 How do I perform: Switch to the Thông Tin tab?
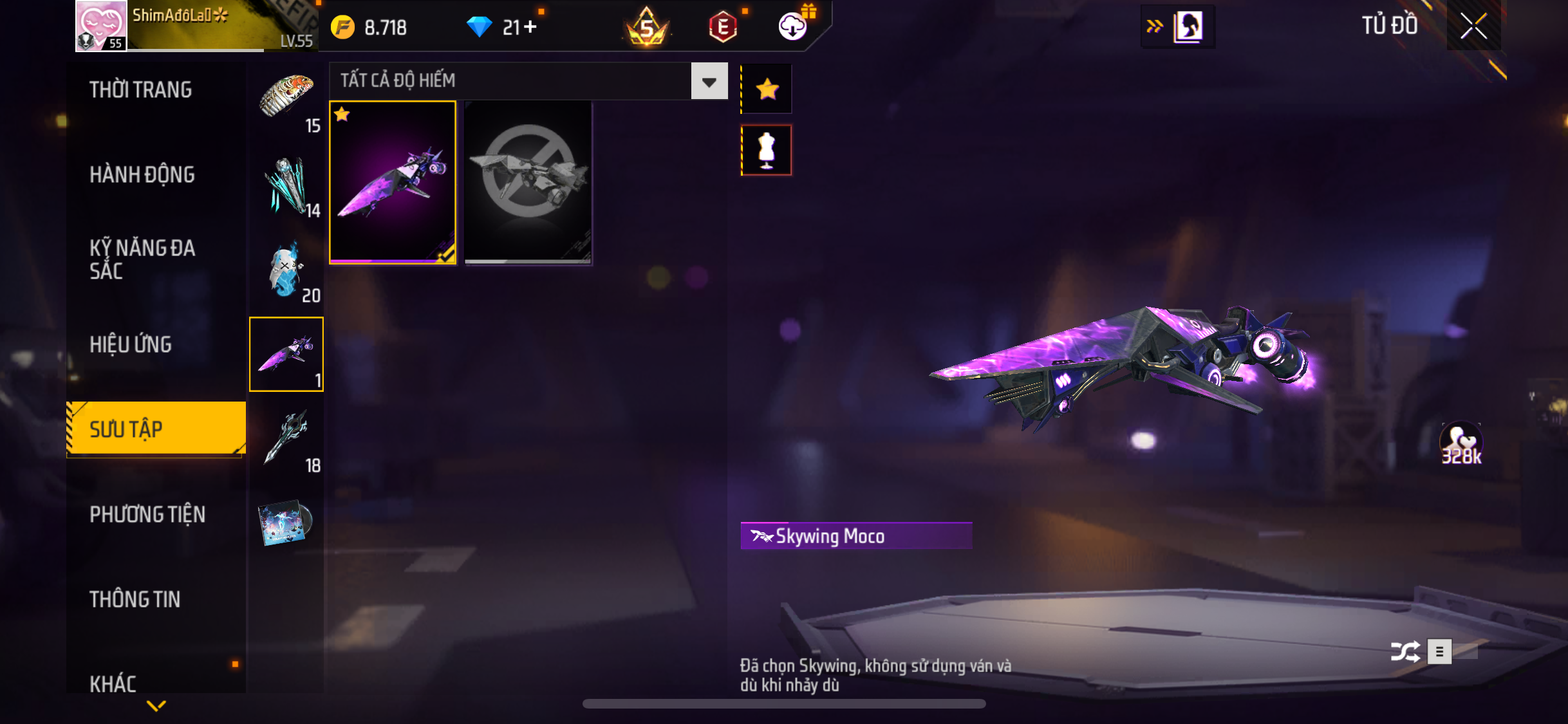pyautogui.click(x=135, y=599)
